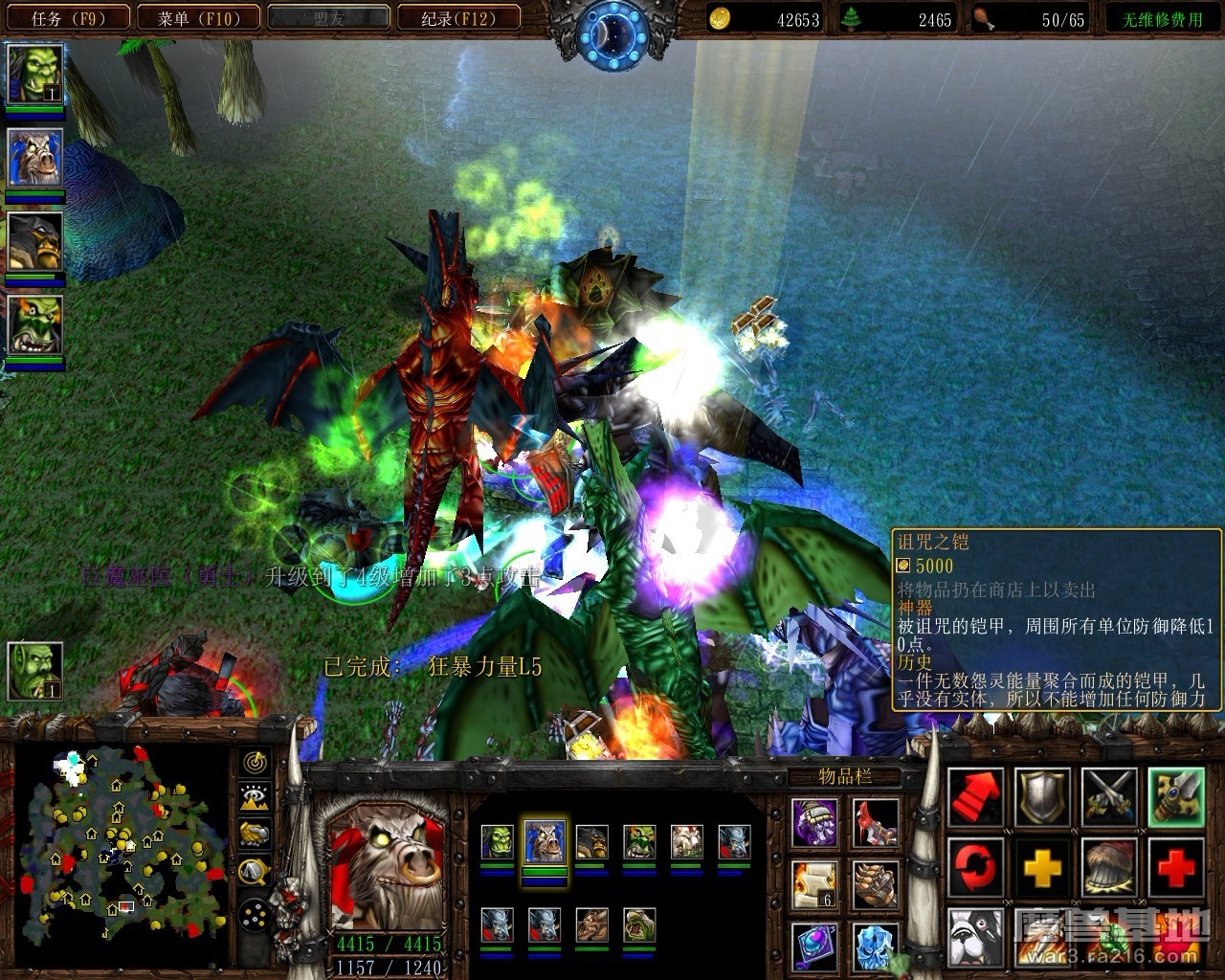Activate the War Stomp hoof ability
The width and height of the screenshot is (1225, 980).
click(1109, 867)
